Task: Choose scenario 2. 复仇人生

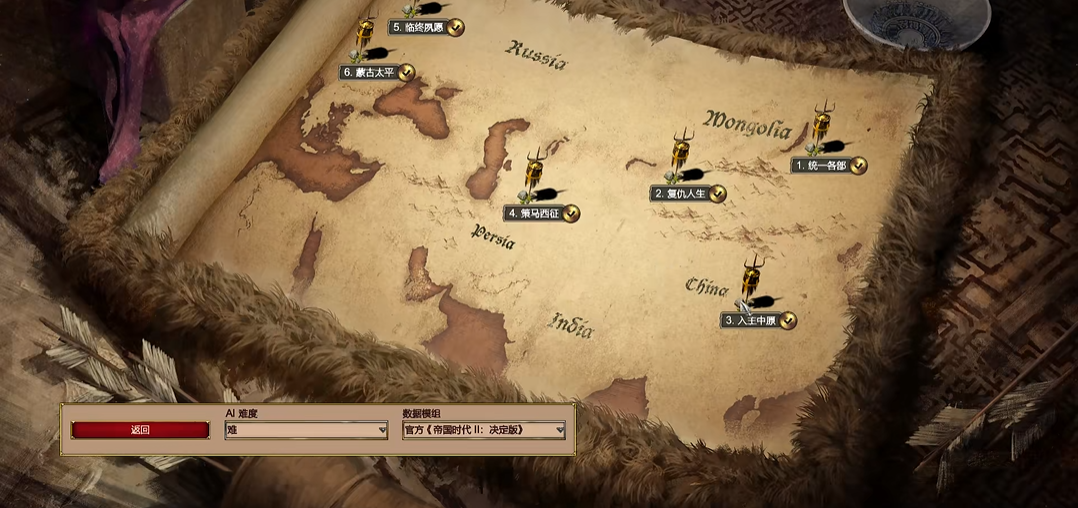Action: tap(680, 193)
